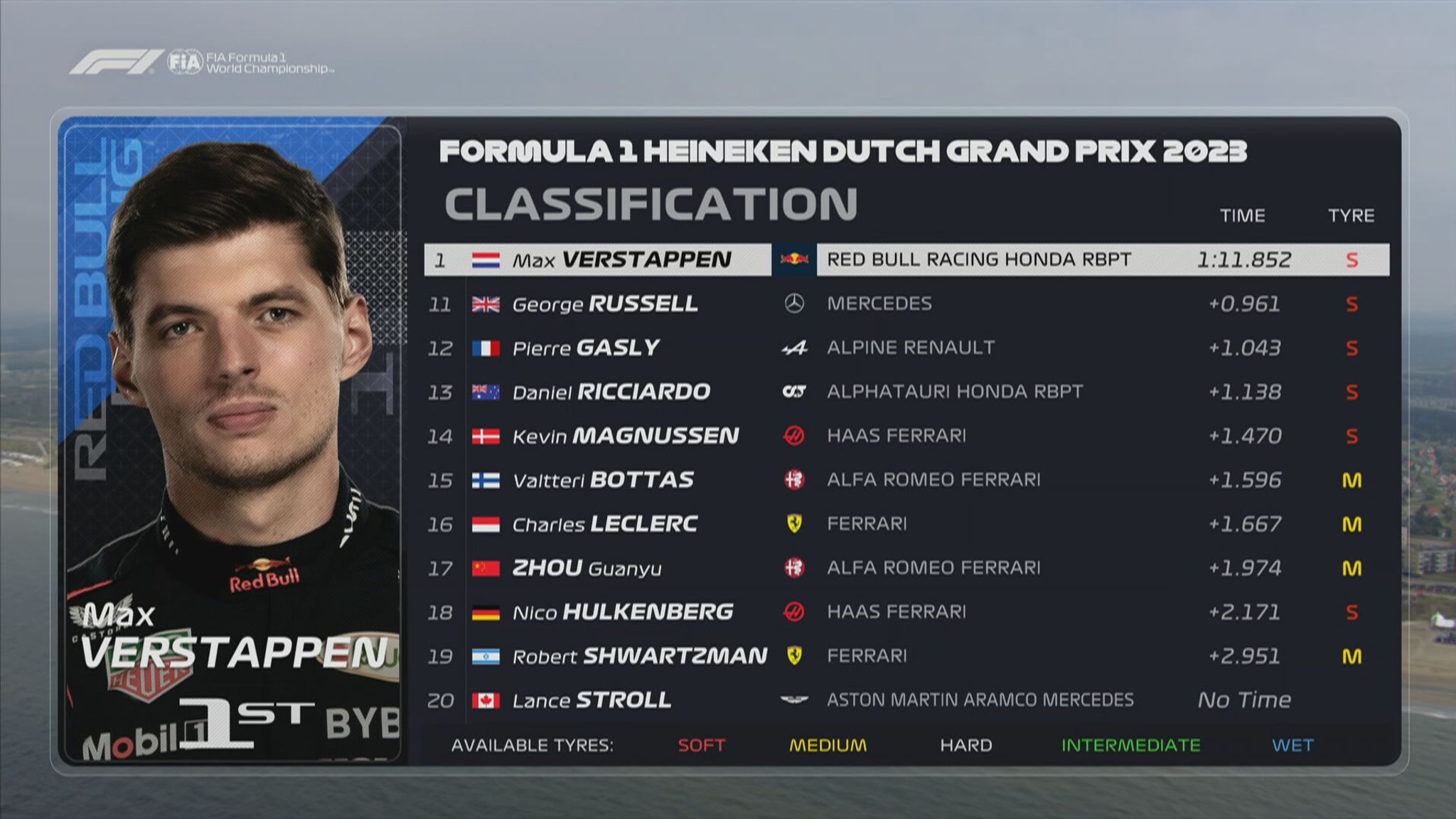Choose the HARD tyre legend entry
The height and width of the screenshot is (819, 1456).
coord(965,745)
